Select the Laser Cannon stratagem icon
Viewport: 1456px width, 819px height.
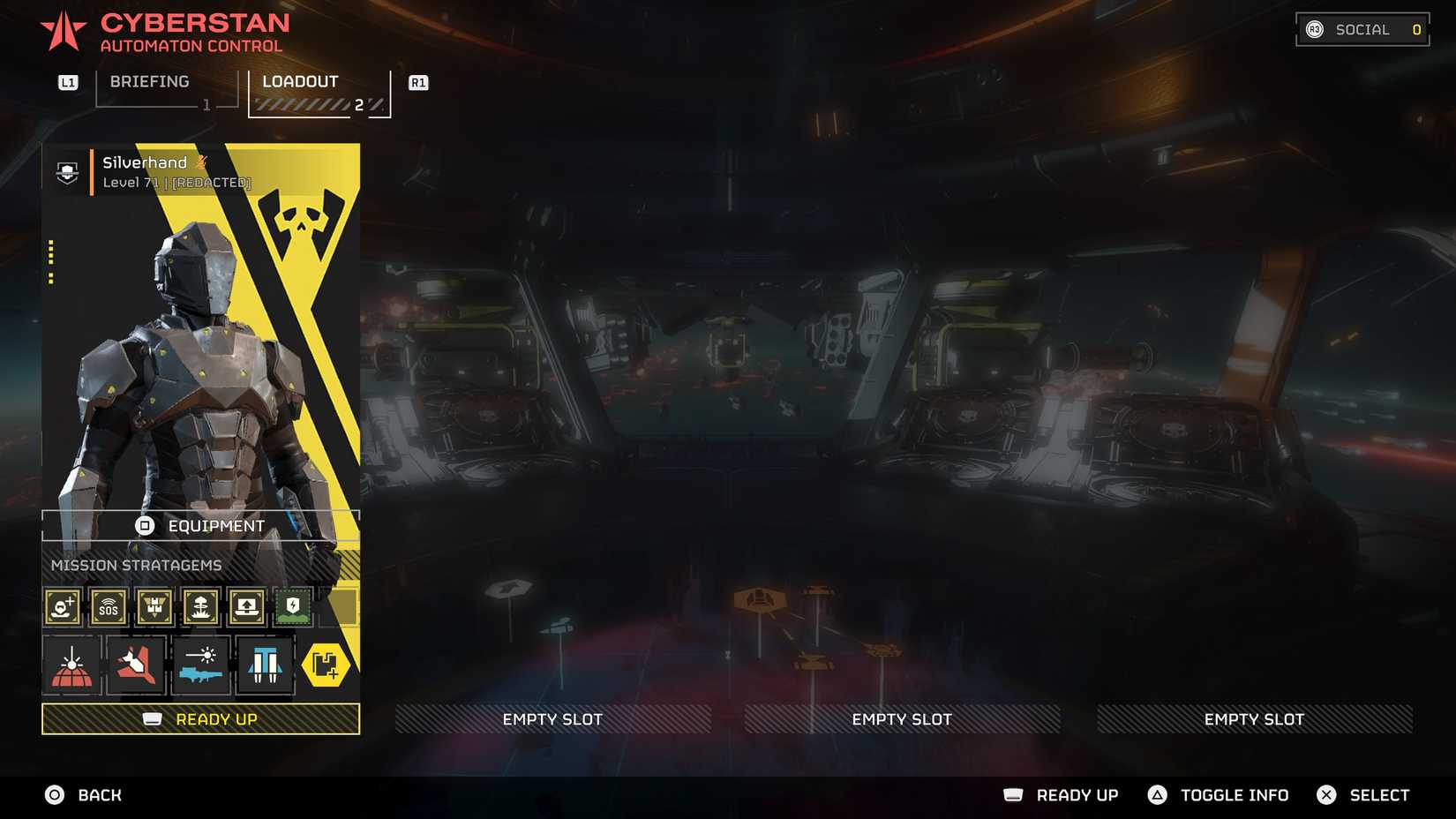(201, 665)
